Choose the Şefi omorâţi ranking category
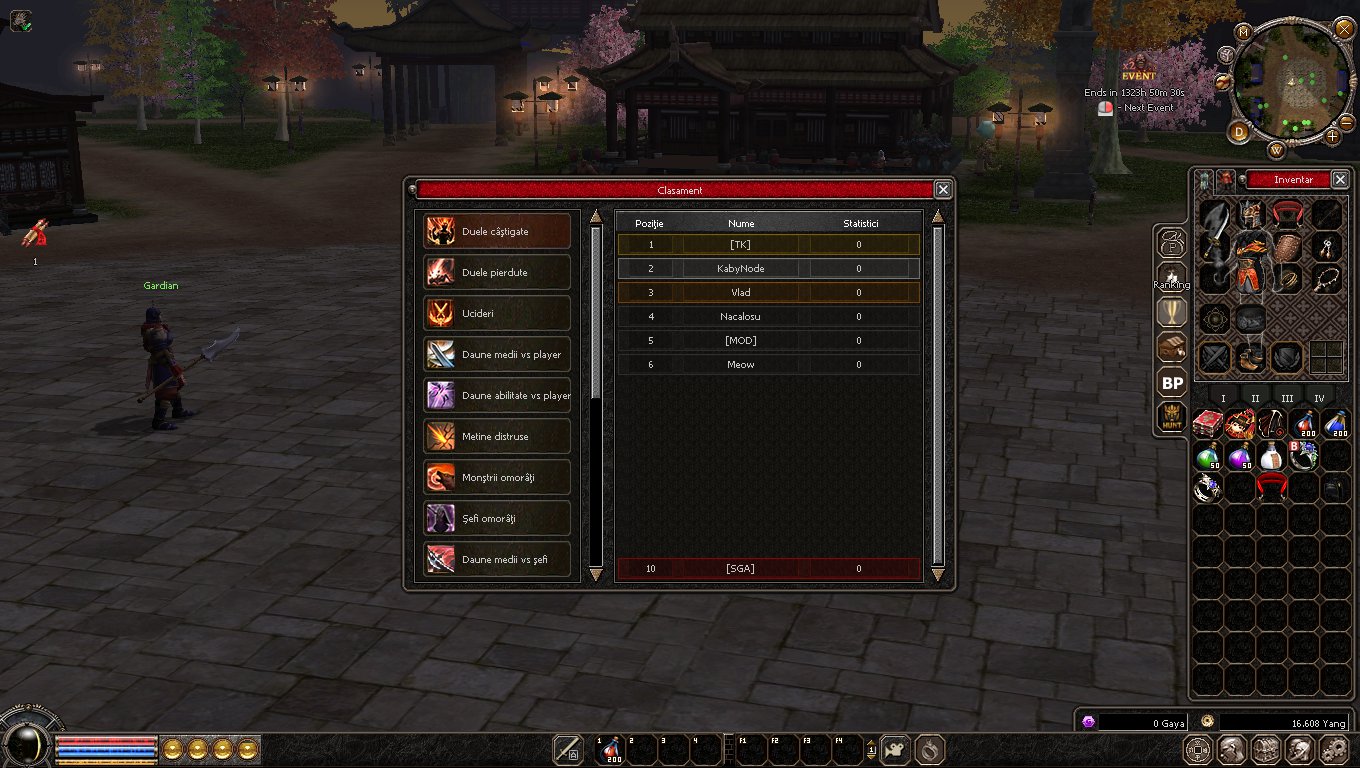 tap(497, 518)
